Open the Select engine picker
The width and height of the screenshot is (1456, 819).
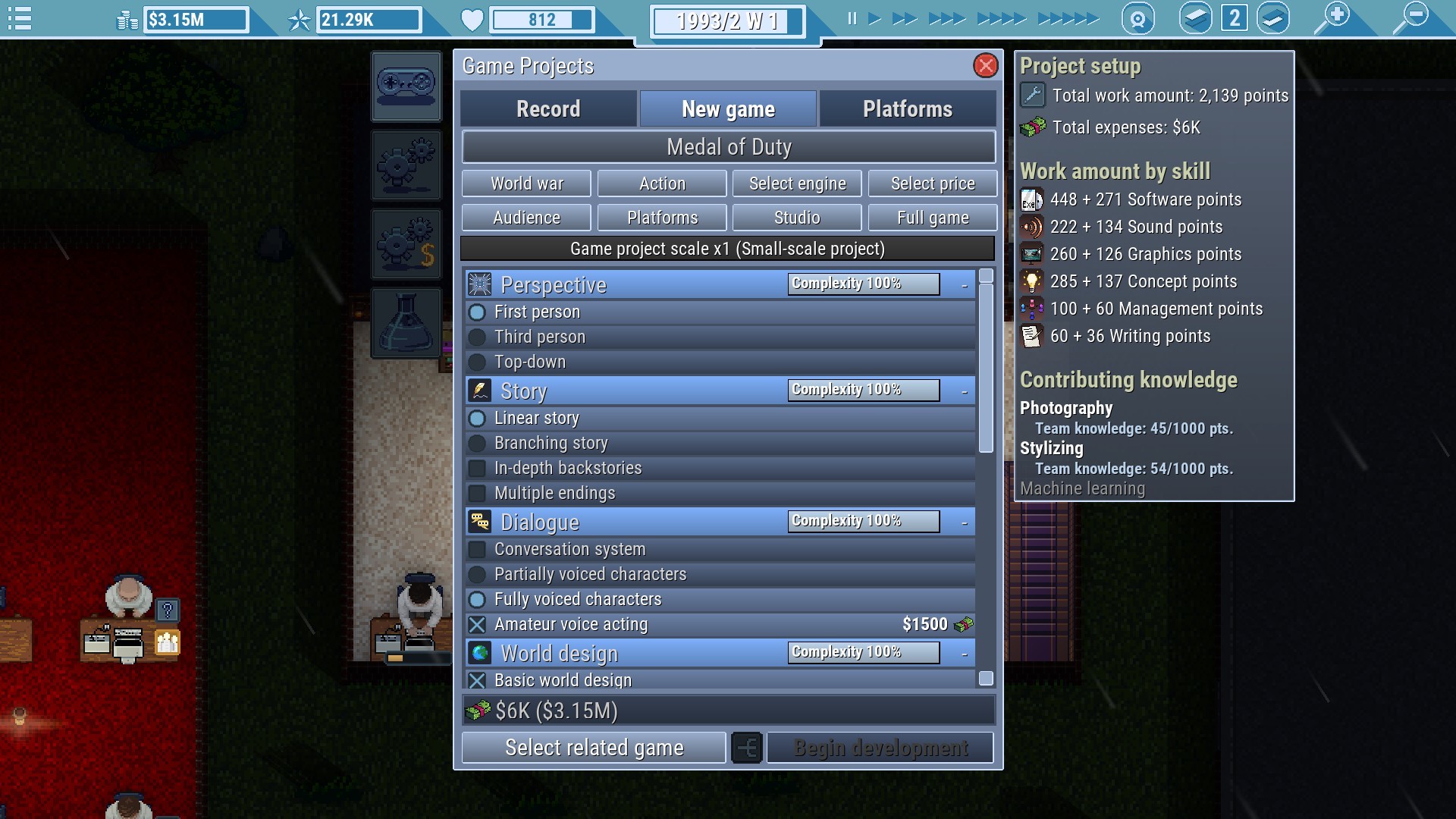click(797, 183)
